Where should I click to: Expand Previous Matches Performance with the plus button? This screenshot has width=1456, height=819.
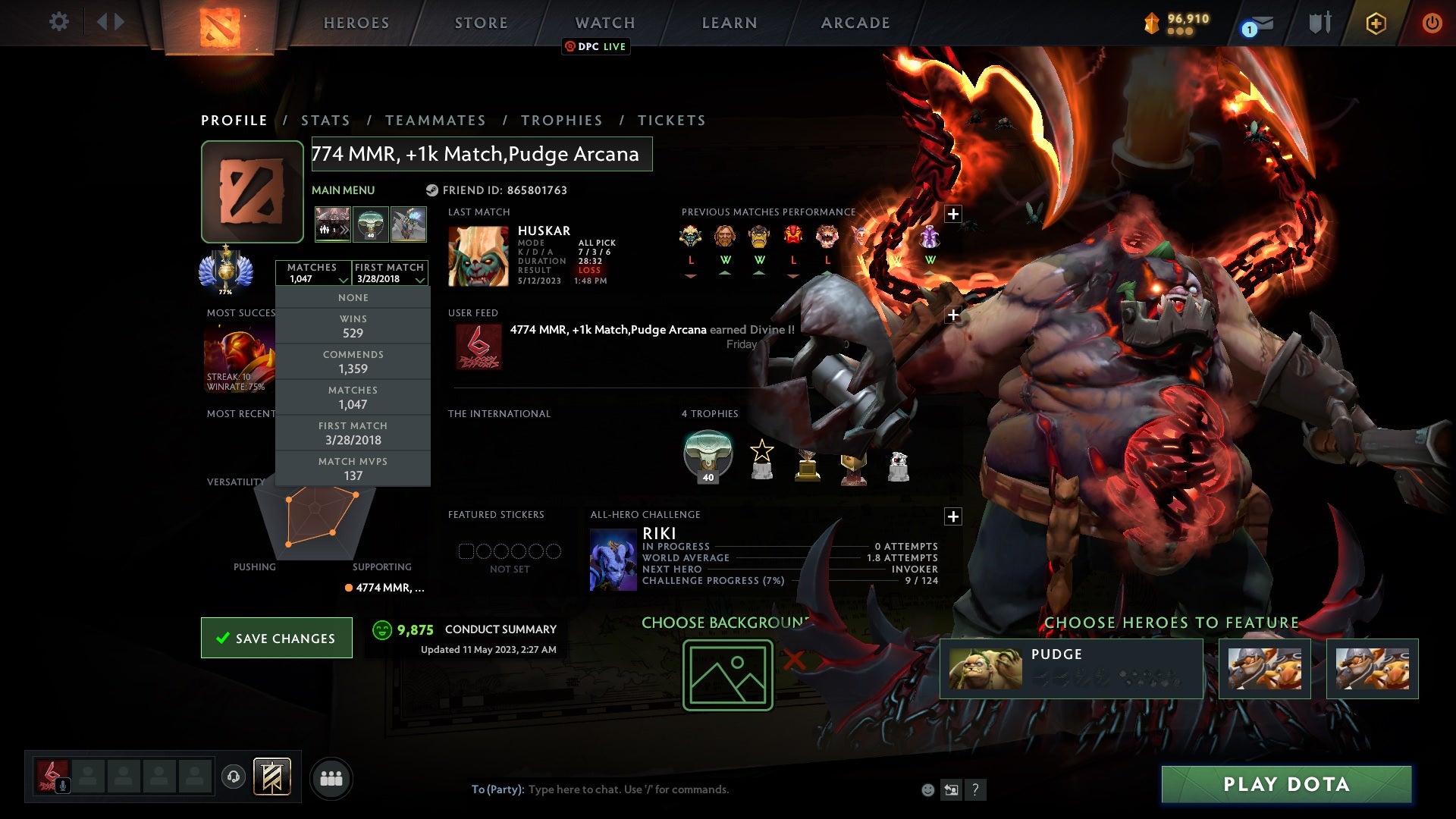(952, 213)
